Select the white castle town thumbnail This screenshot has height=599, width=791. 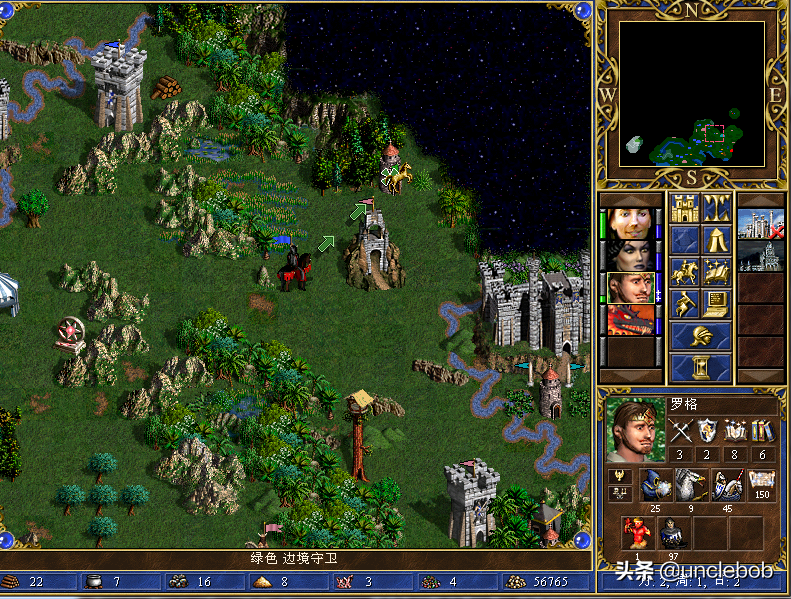(x=760, y=224)
